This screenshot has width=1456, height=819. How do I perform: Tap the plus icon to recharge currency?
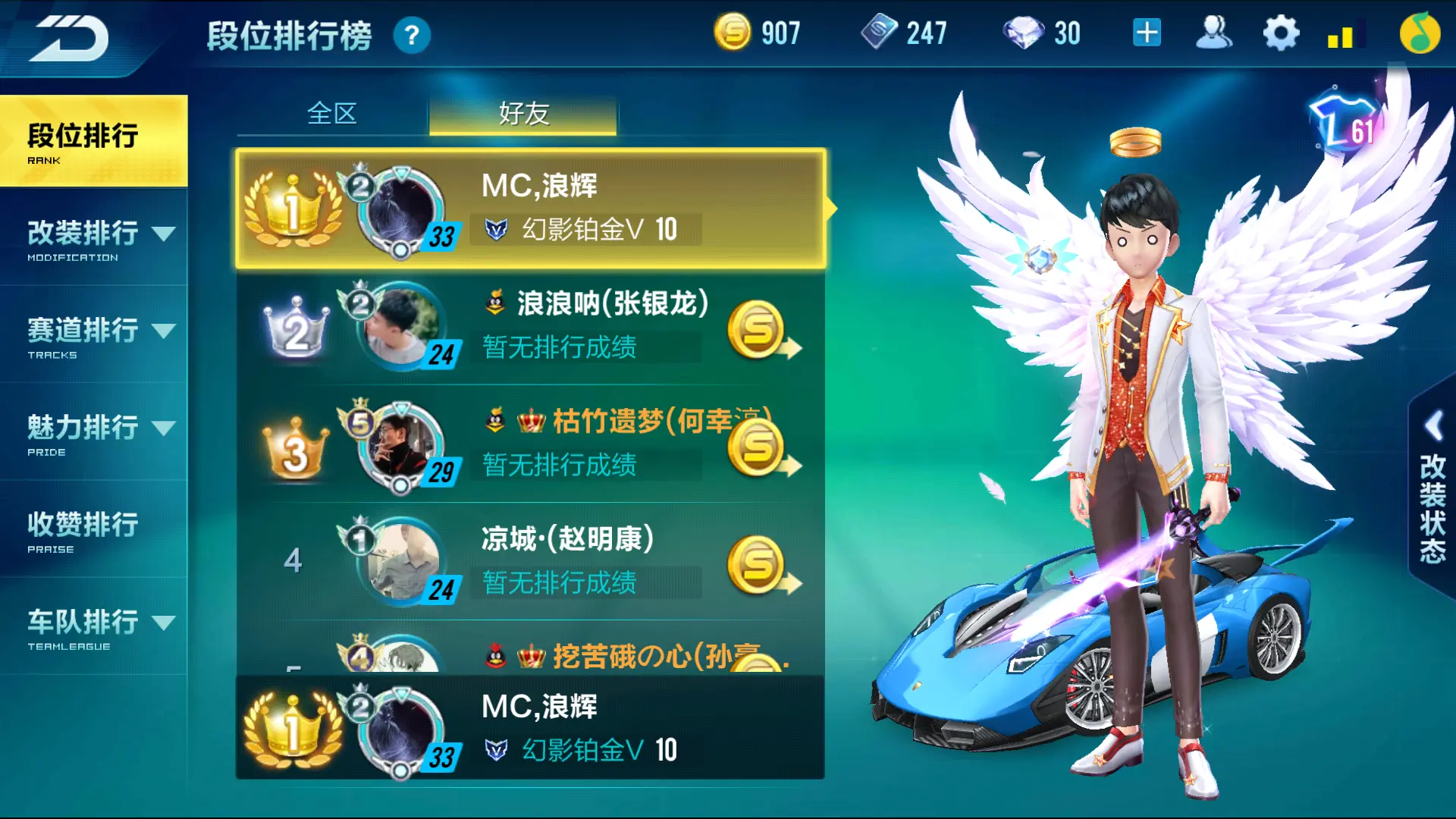click(x=1148, y=32)
